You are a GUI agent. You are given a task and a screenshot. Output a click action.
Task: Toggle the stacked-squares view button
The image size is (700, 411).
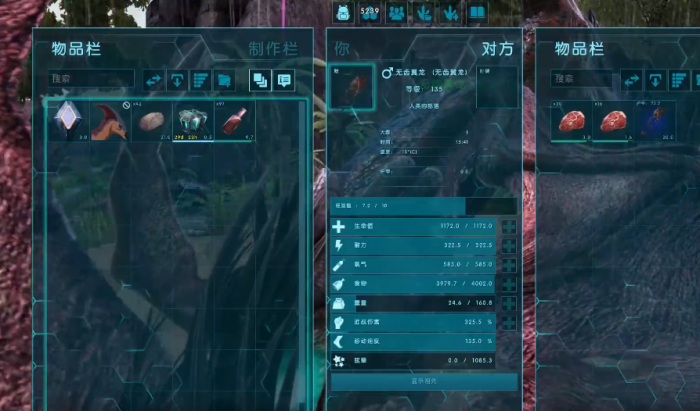tap(260, 80)
